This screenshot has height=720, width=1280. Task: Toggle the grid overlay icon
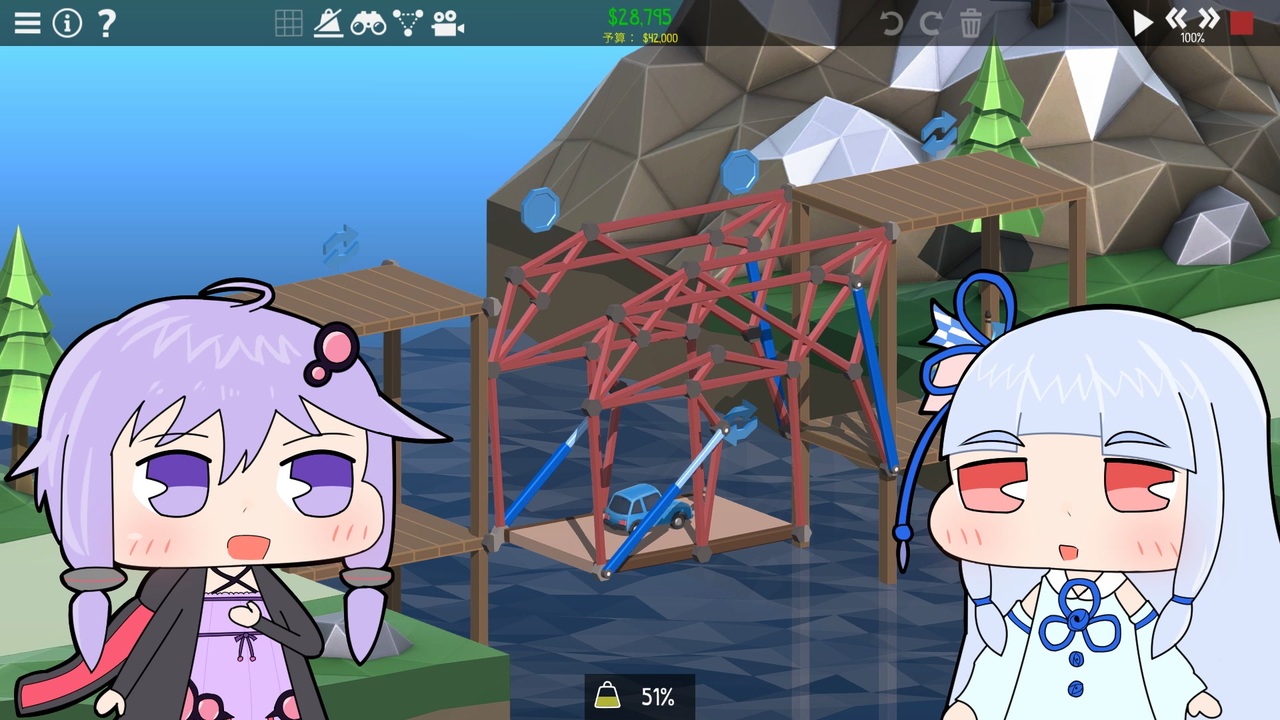(x=288, y=23)
